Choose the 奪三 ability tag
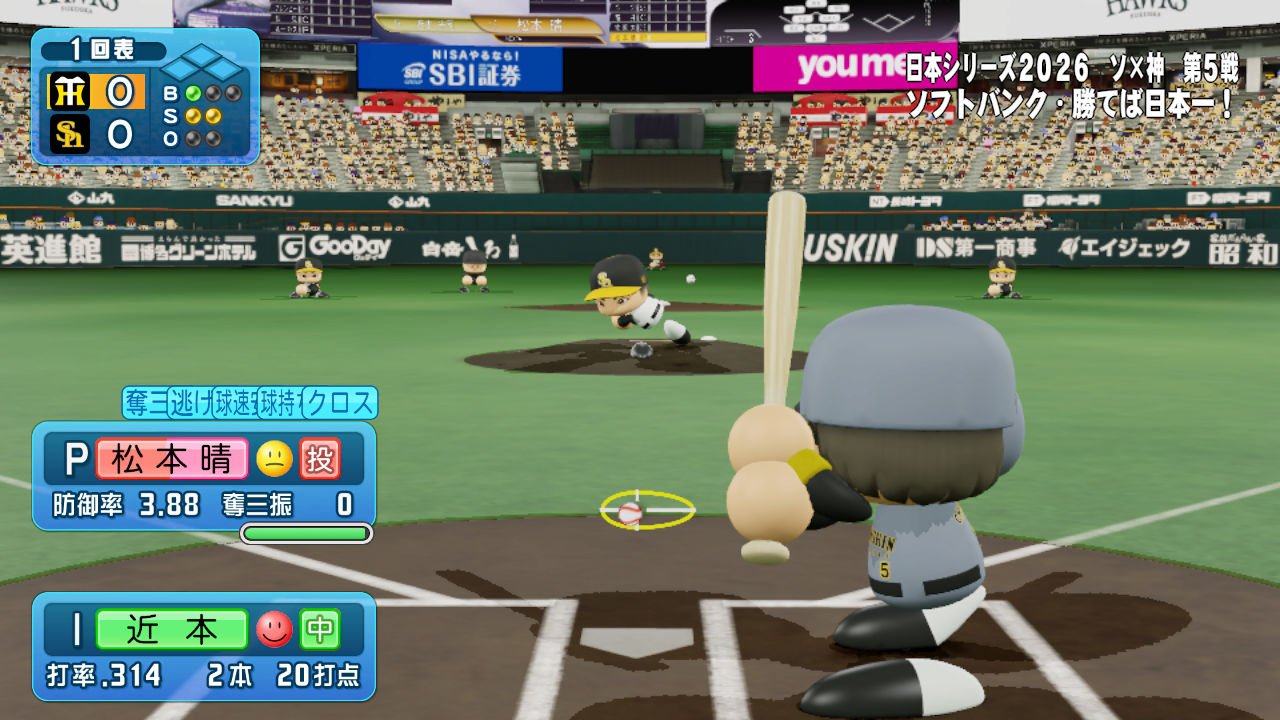 (x=144, y=403)
